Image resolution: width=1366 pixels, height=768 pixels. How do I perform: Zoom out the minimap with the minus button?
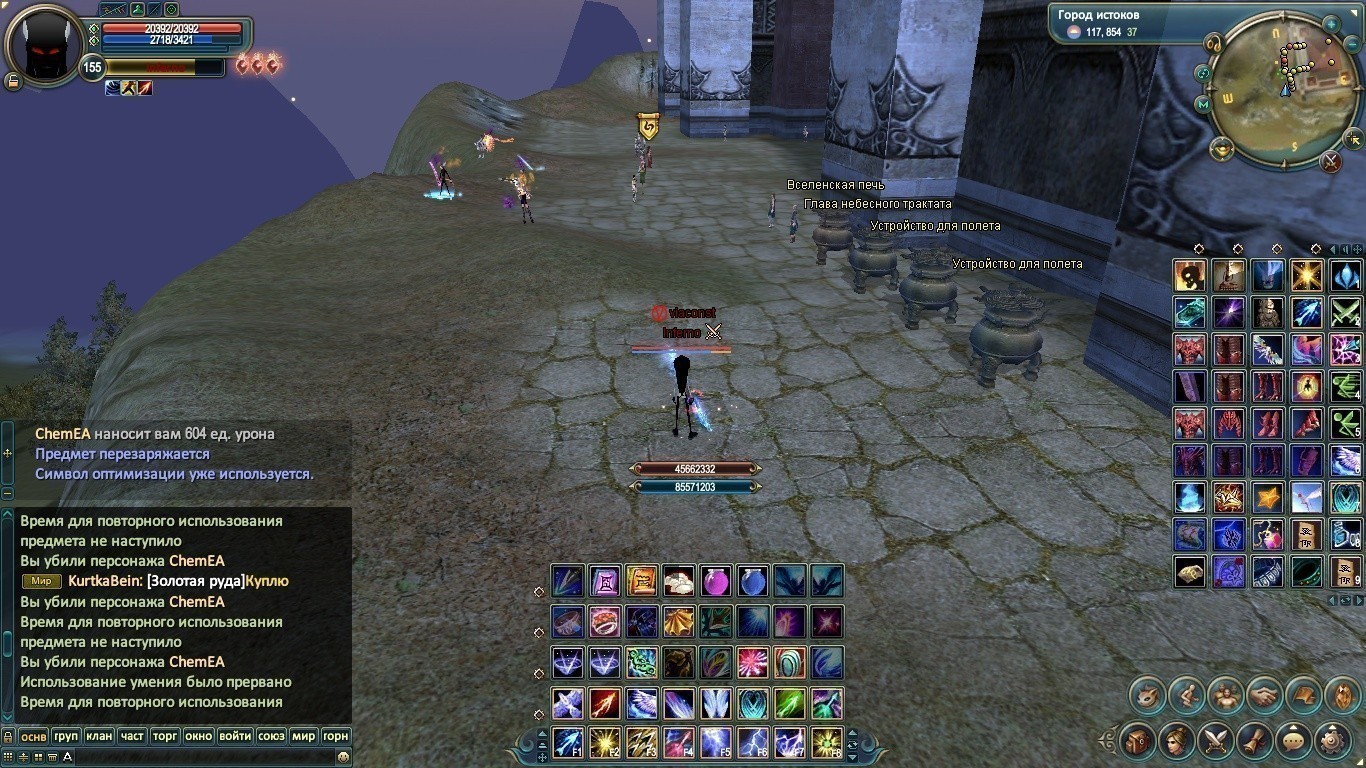tap(1352, 46)
